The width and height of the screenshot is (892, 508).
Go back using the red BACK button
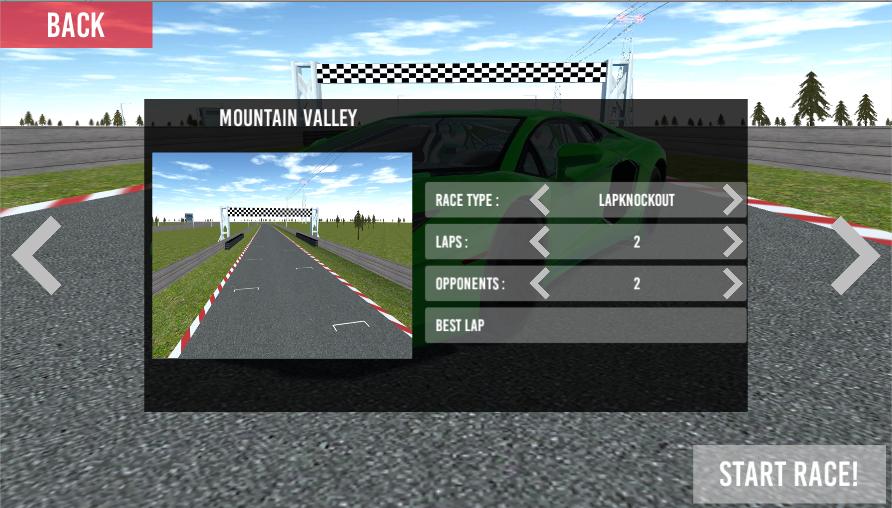pos(76,25)
